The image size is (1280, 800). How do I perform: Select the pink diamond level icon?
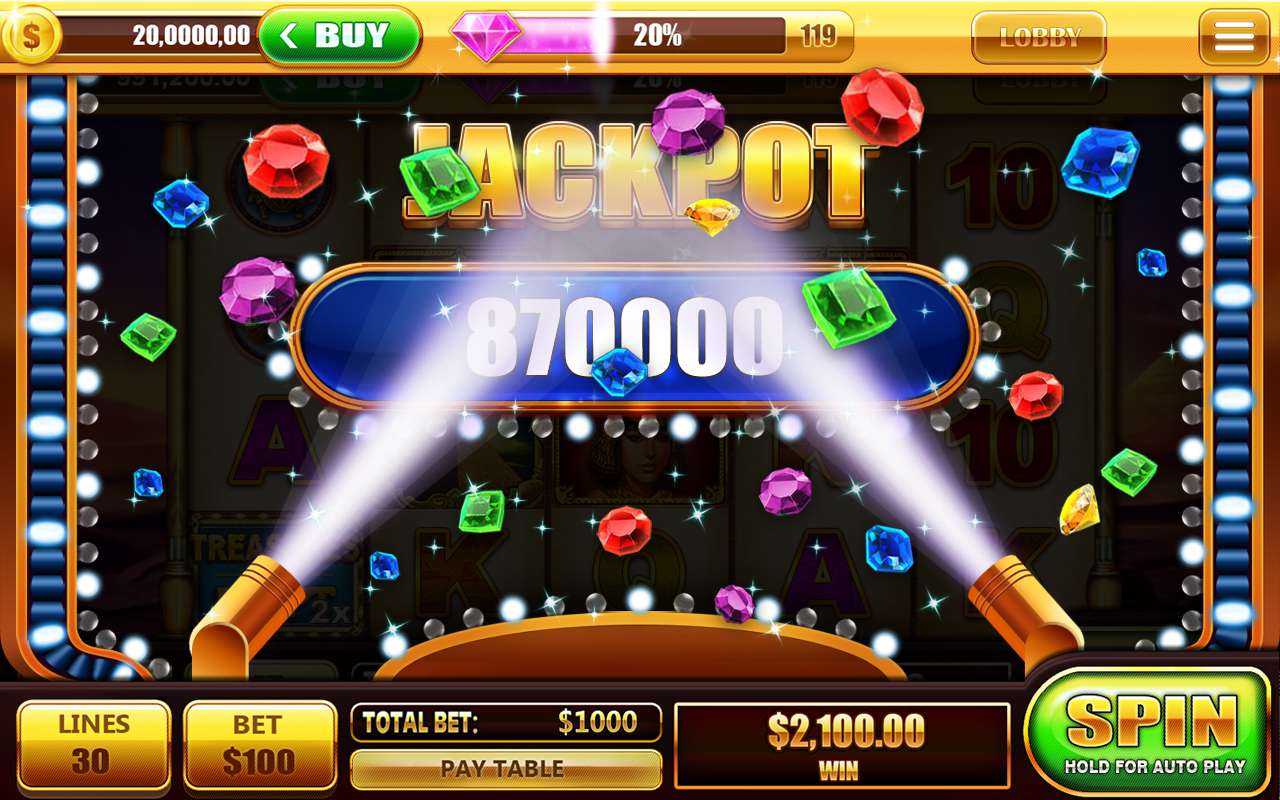487,36
